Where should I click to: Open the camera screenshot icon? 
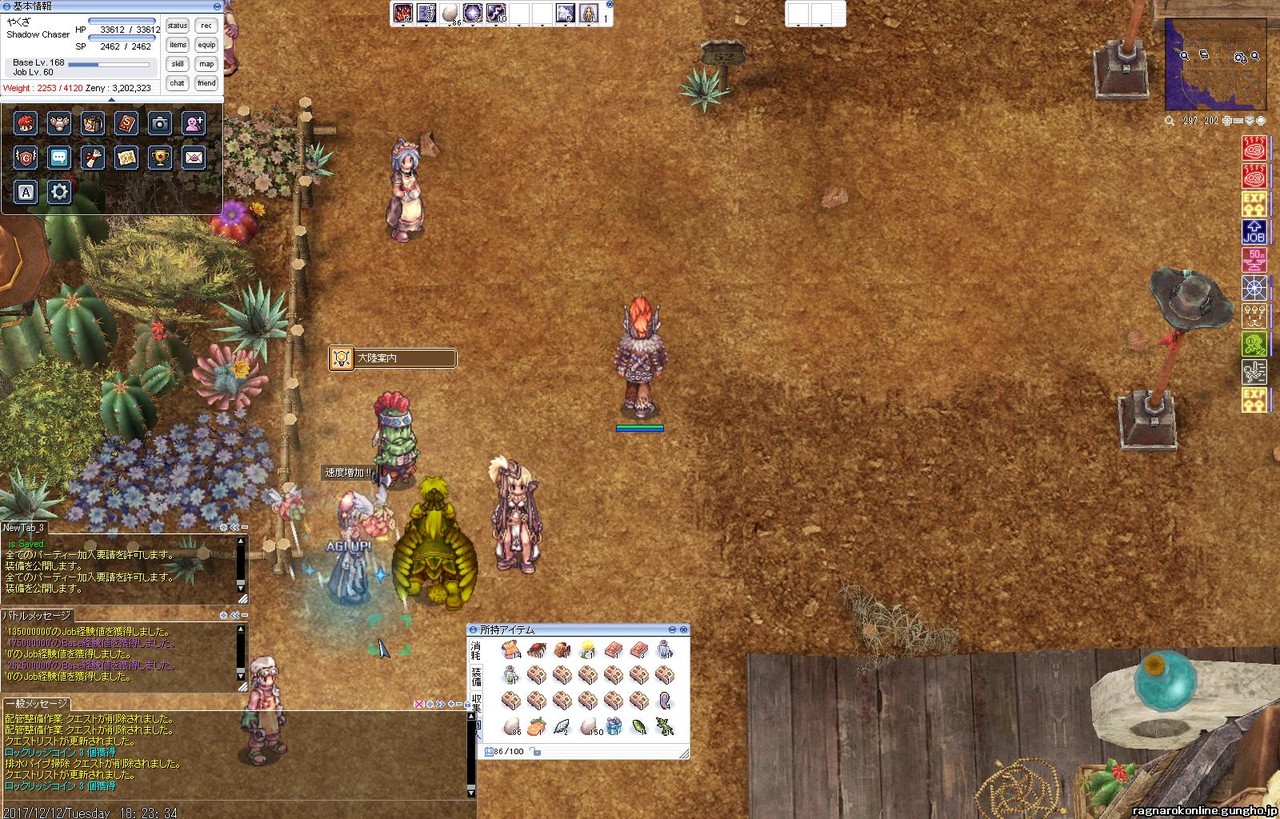coord(159,123)
